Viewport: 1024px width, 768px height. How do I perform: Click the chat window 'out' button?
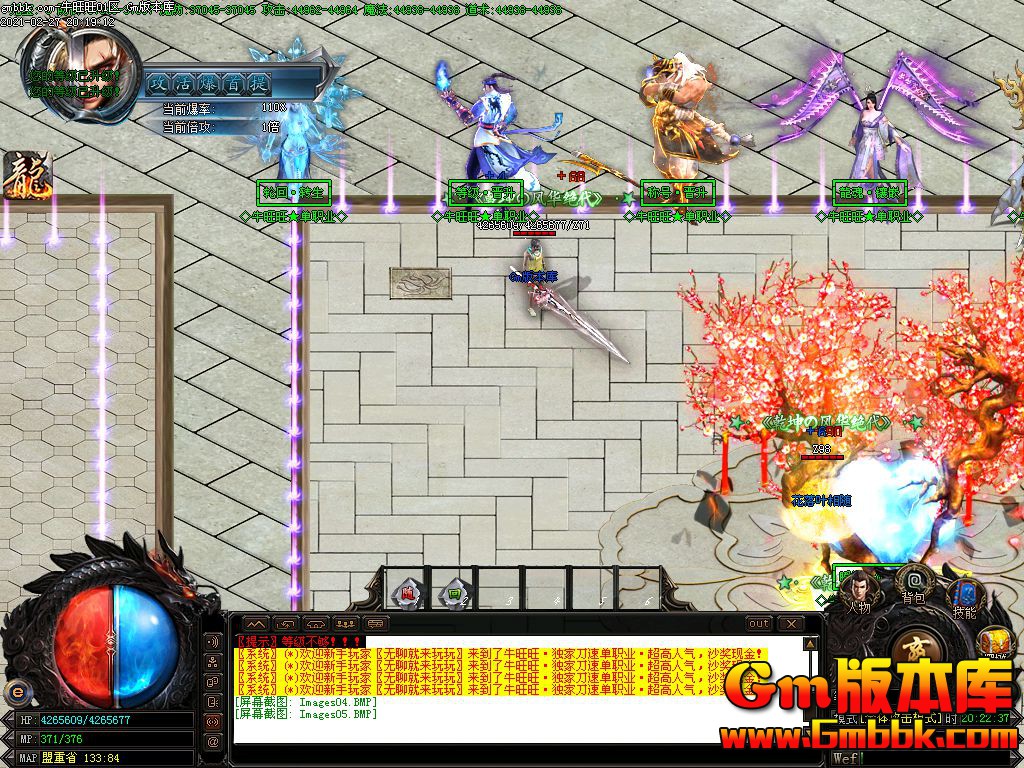pos(760,624)
